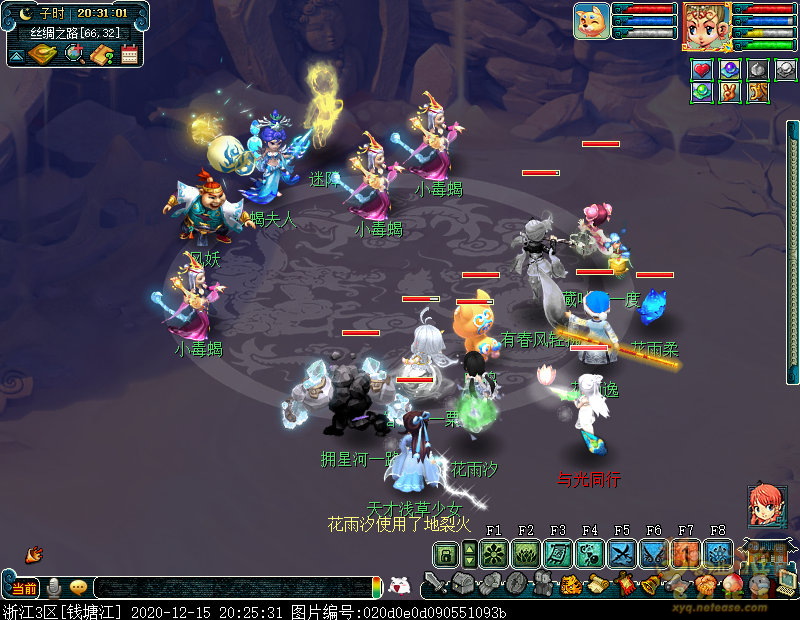This screenshot has width=800, height=620.
Task: Click the sword attack icon in bottom toolbar
Action: [435, 583]
